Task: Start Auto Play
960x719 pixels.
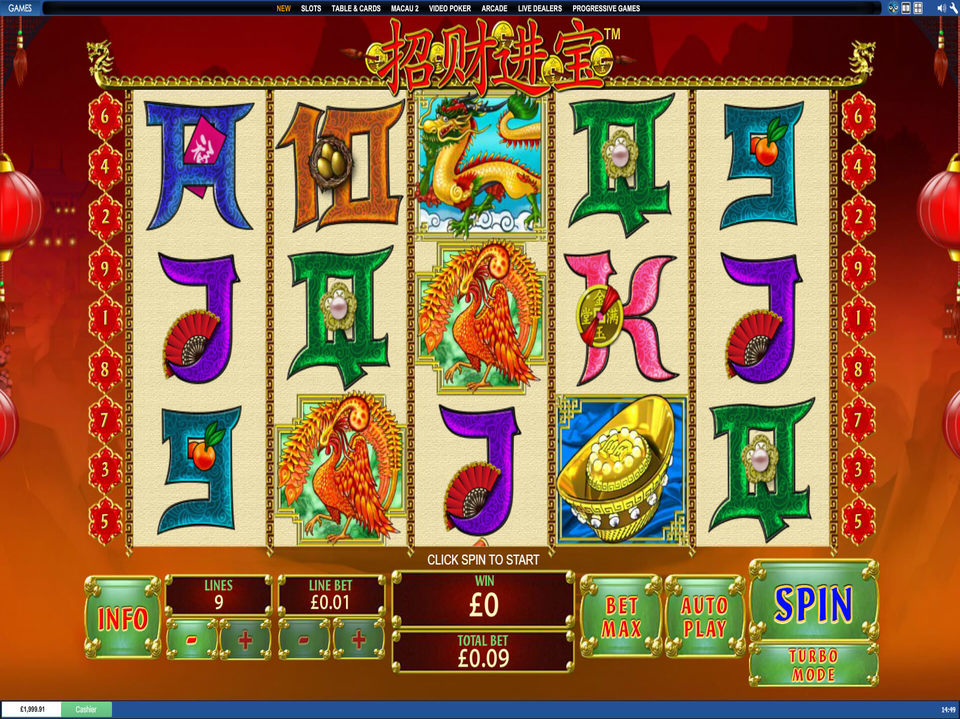Action: [704, 617]
